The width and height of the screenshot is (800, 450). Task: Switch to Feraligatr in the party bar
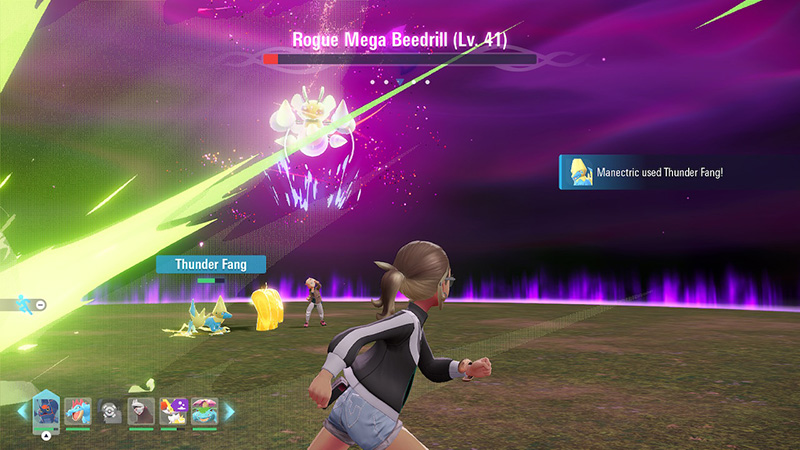coord(77,411)
